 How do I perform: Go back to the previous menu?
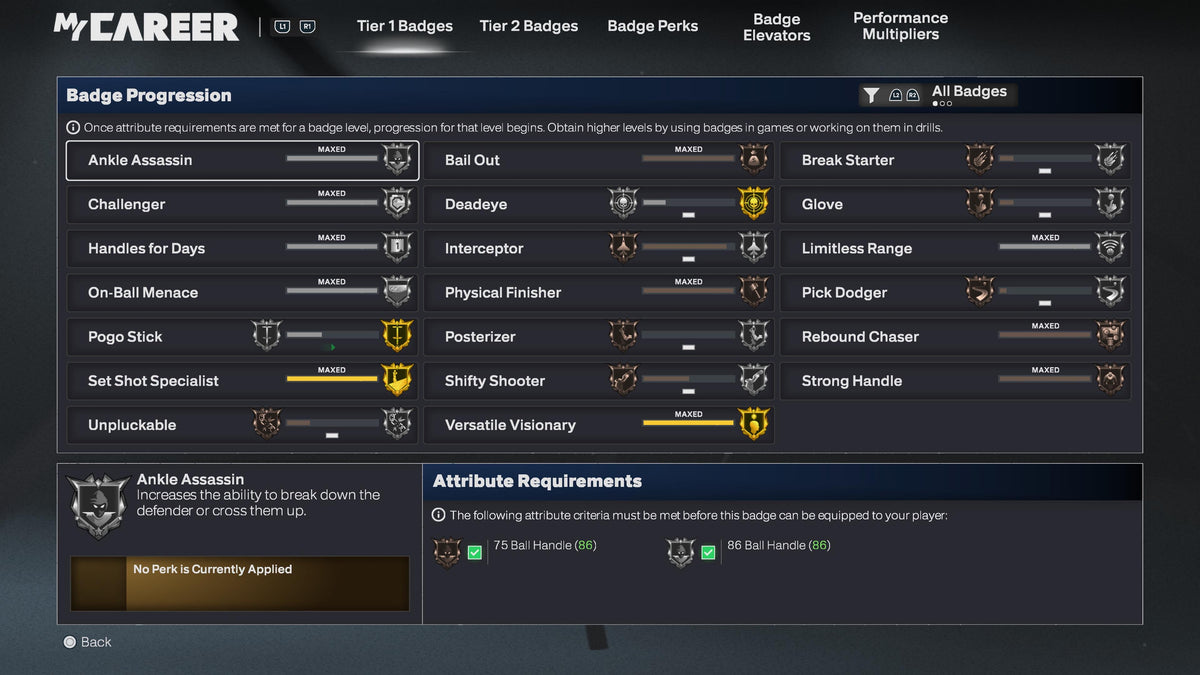(x=87, y=642)
